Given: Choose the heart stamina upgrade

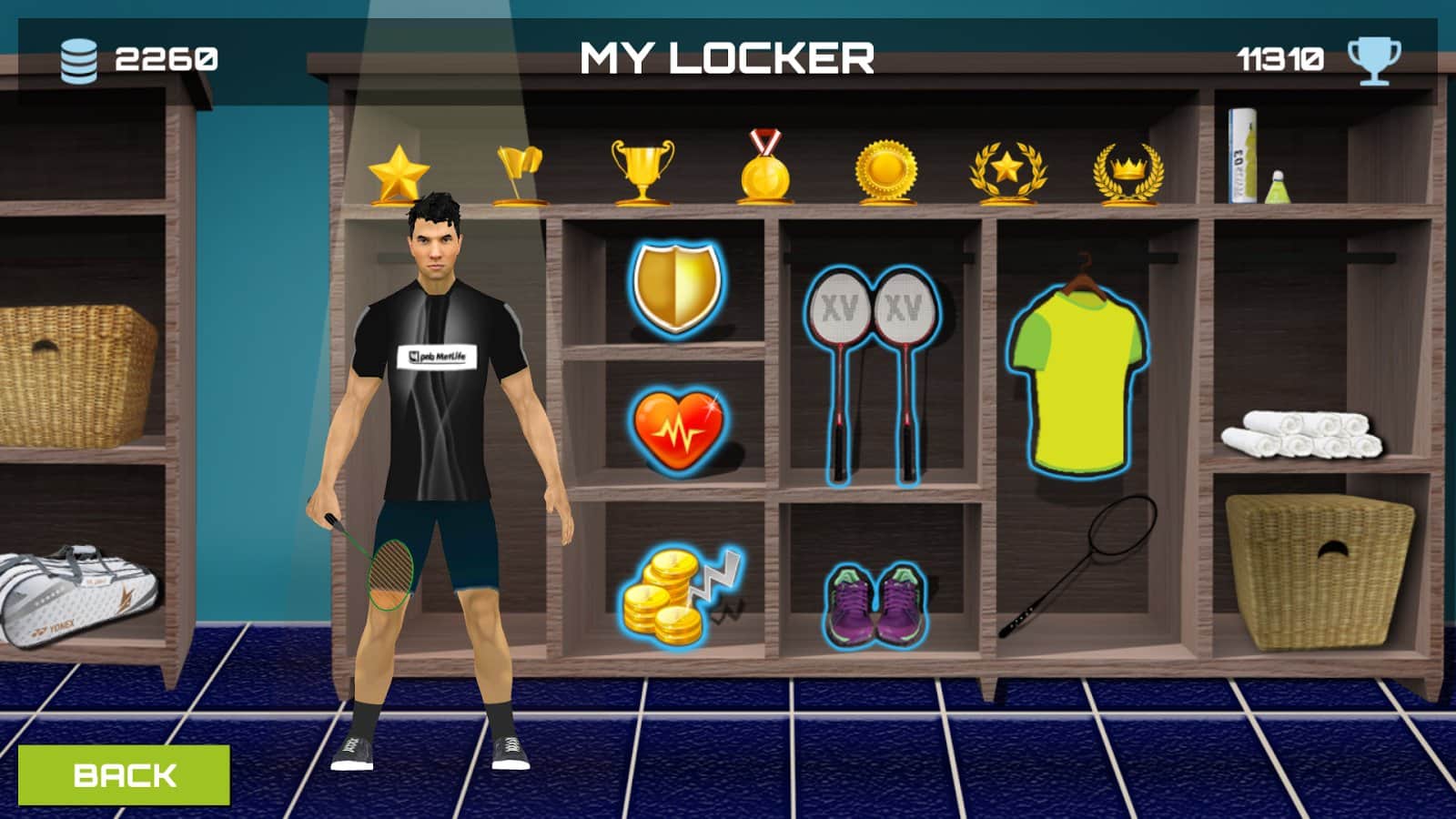Looking at the screenshot, I should [678, 429].
